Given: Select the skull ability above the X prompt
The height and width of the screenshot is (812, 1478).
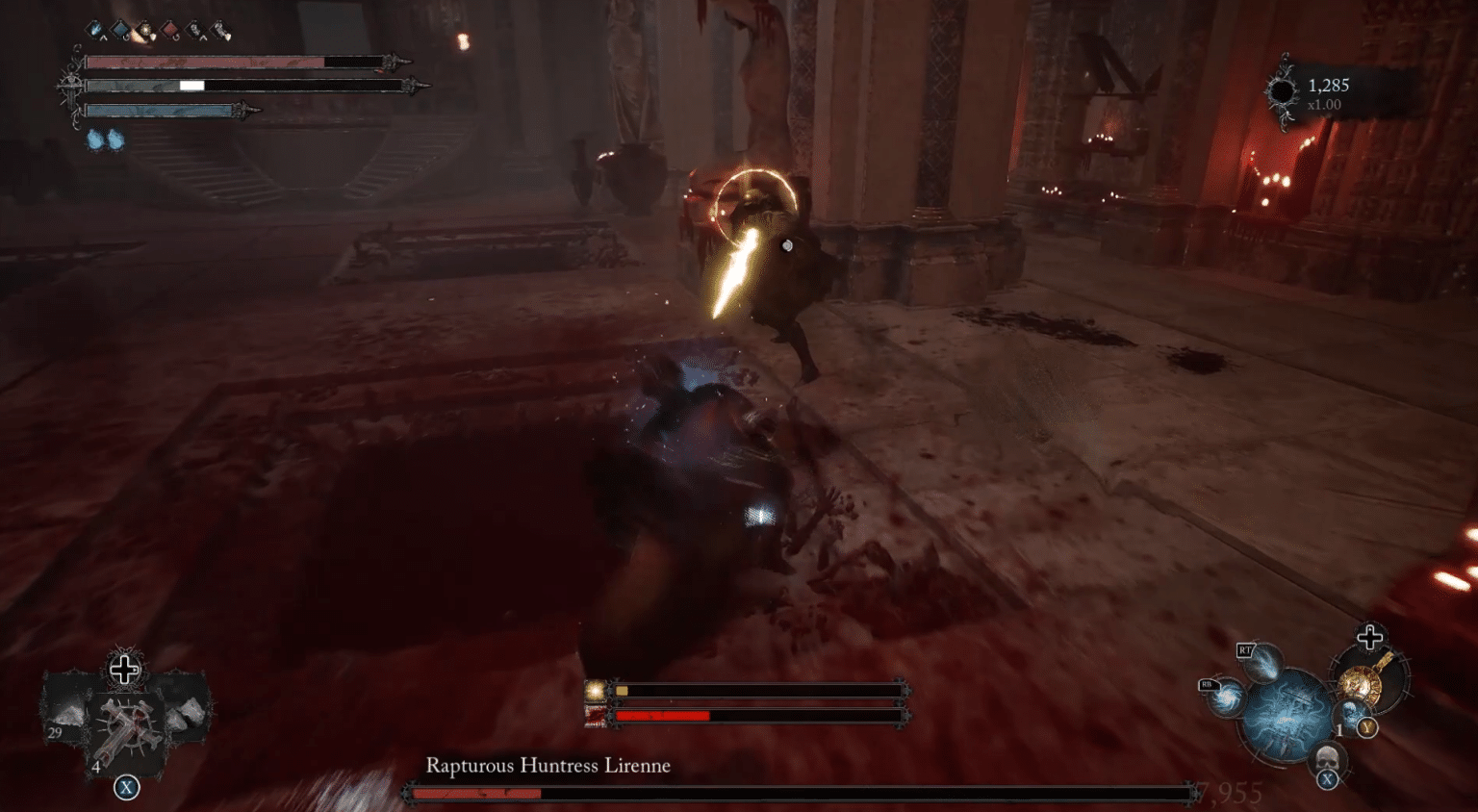Looking at the screenshot, I should click(1327, 758).
